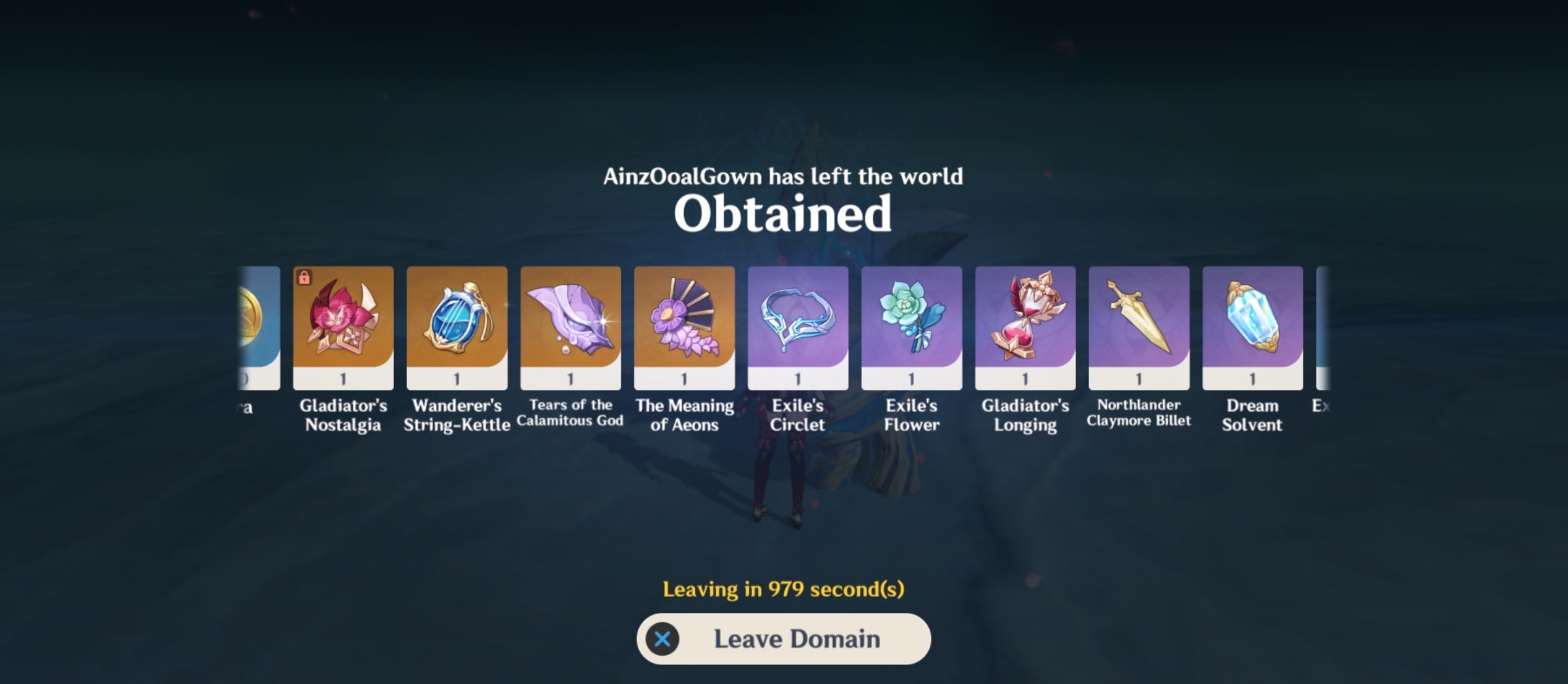Click the Exile's Circlet artifact icon

click(797, 325)
